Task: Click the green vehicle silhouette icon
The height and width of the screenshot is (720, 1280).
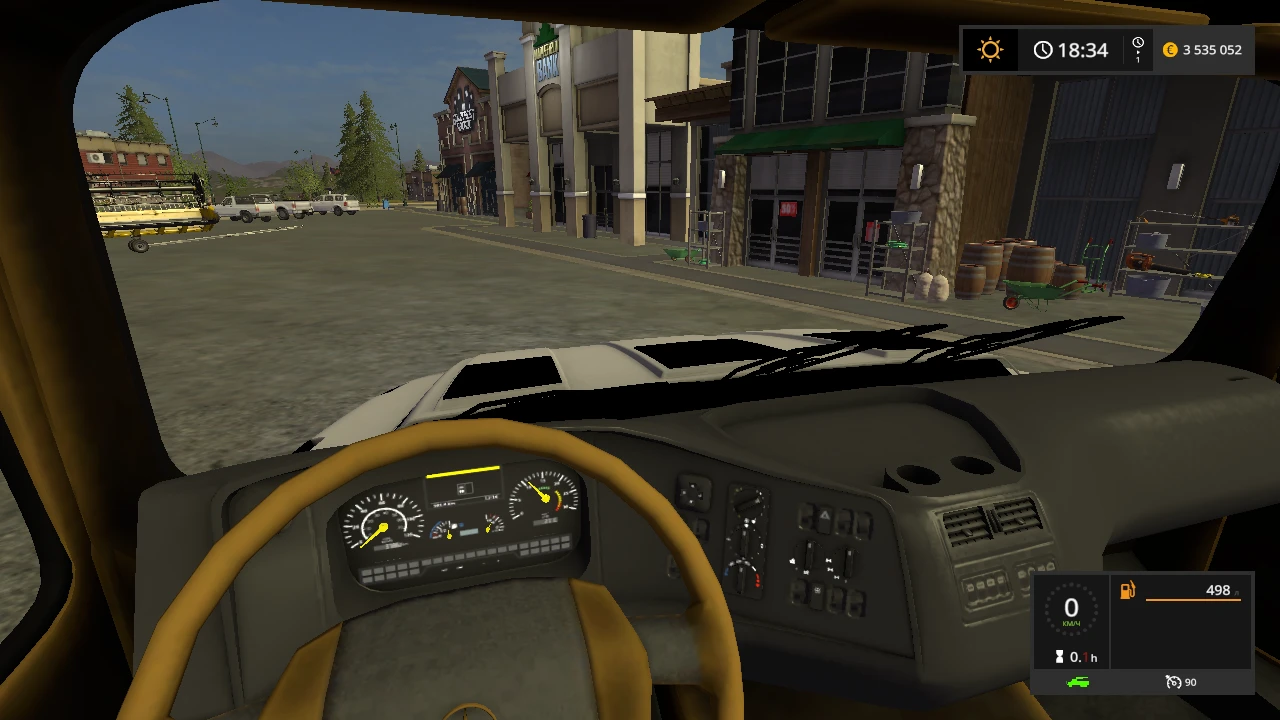Action: pos(1078,681)
